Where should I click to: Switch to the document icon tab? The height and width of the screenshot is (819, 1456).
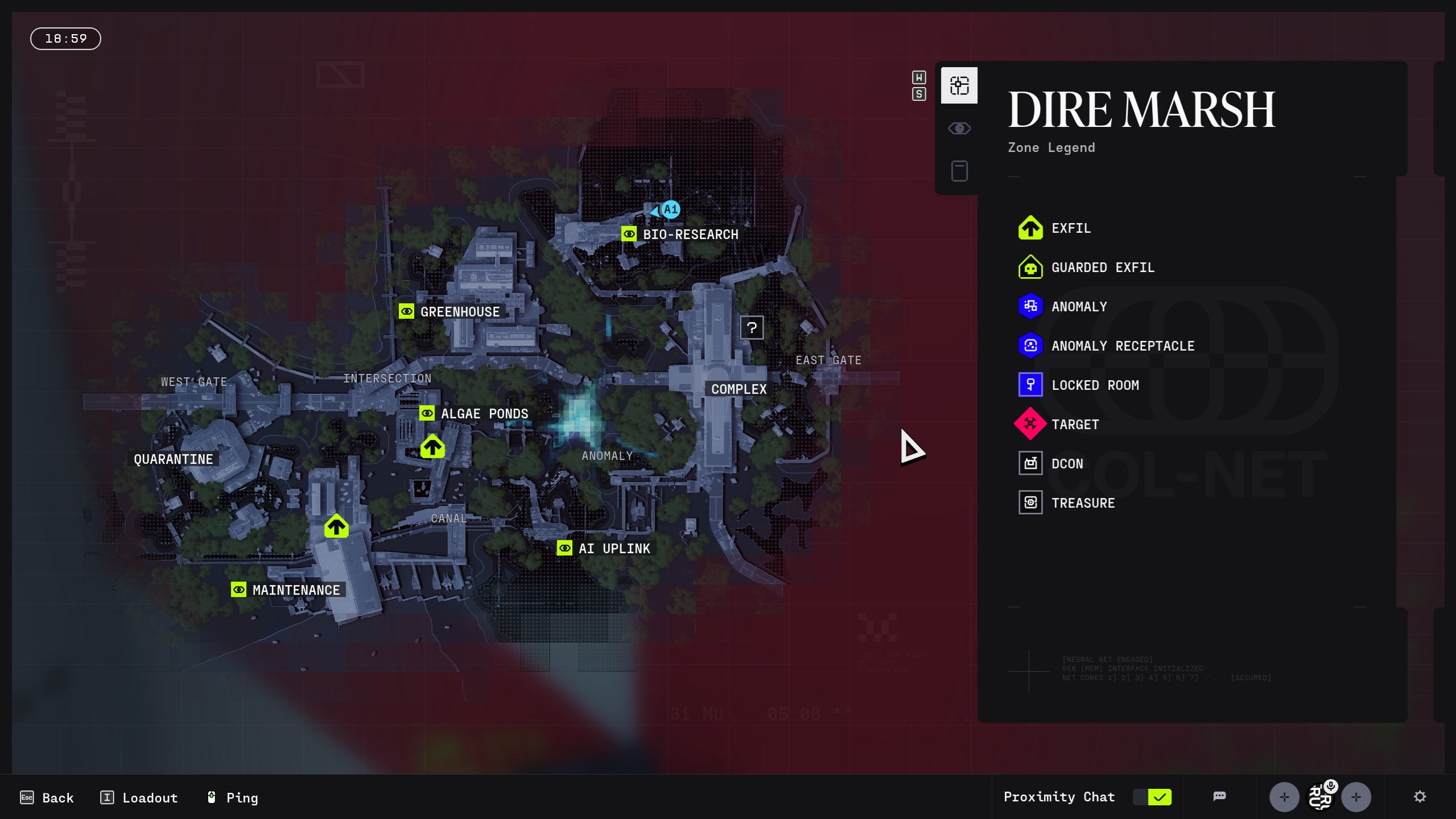click(959, 171)
